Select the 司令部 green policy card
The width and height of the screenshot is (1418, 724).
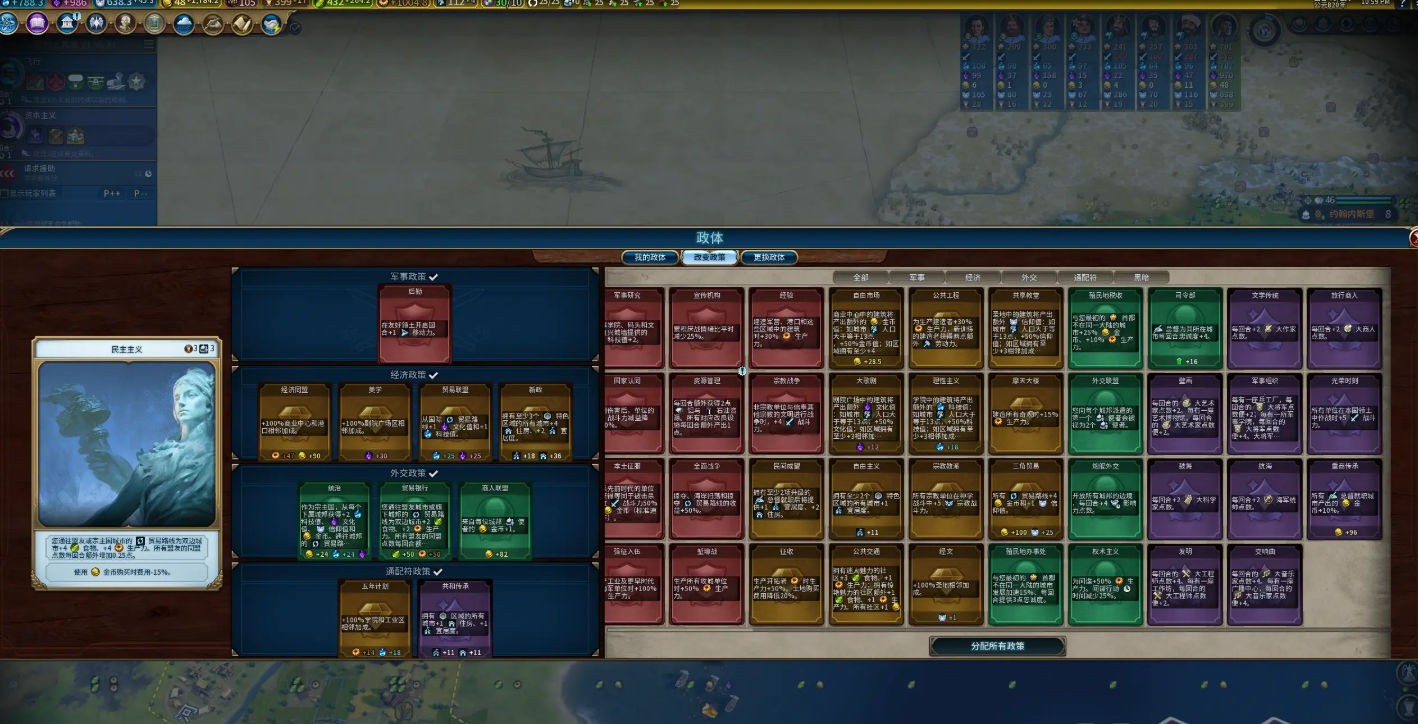[x=1185, y=328]
